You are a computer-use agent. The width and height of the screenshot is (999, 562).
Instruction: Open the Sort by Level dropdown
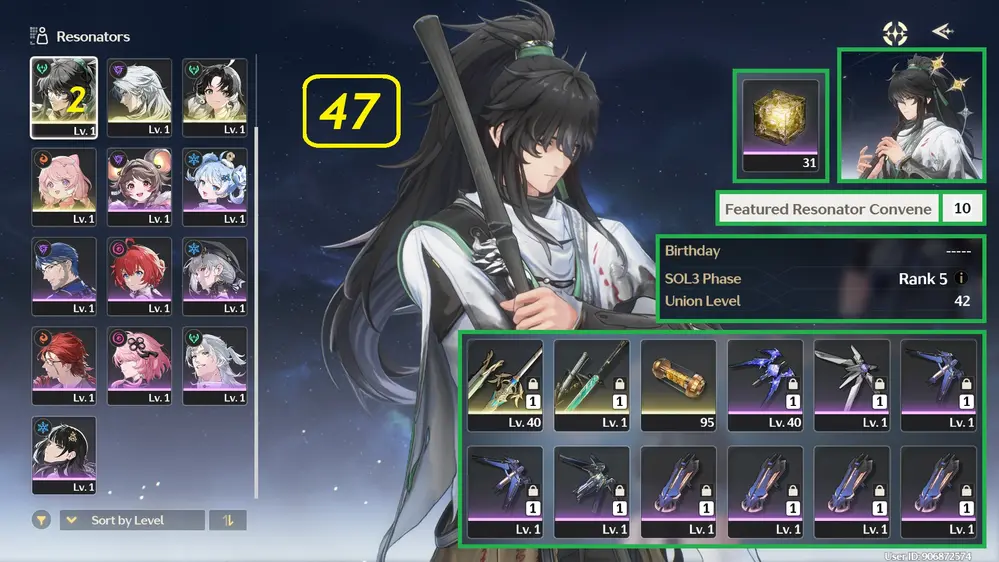[x=132, y=520]
